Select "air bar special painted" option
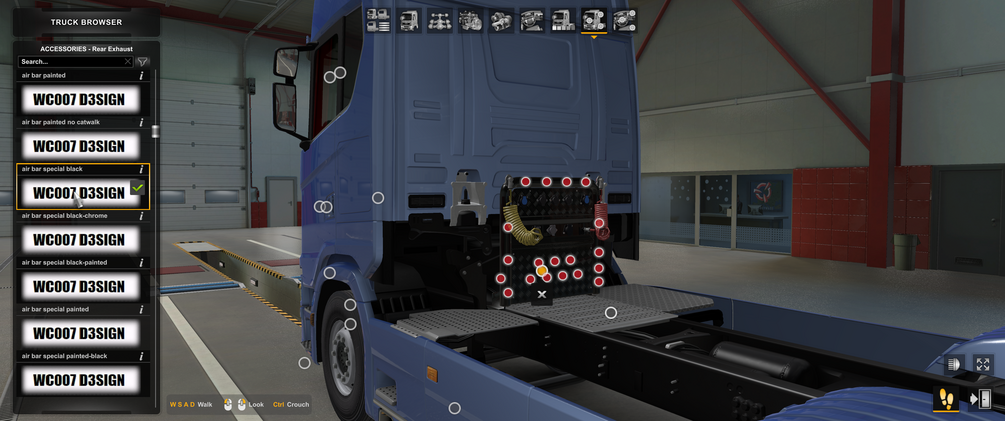The width and height of the screenshot is (1005, 421). coord(79,333)
